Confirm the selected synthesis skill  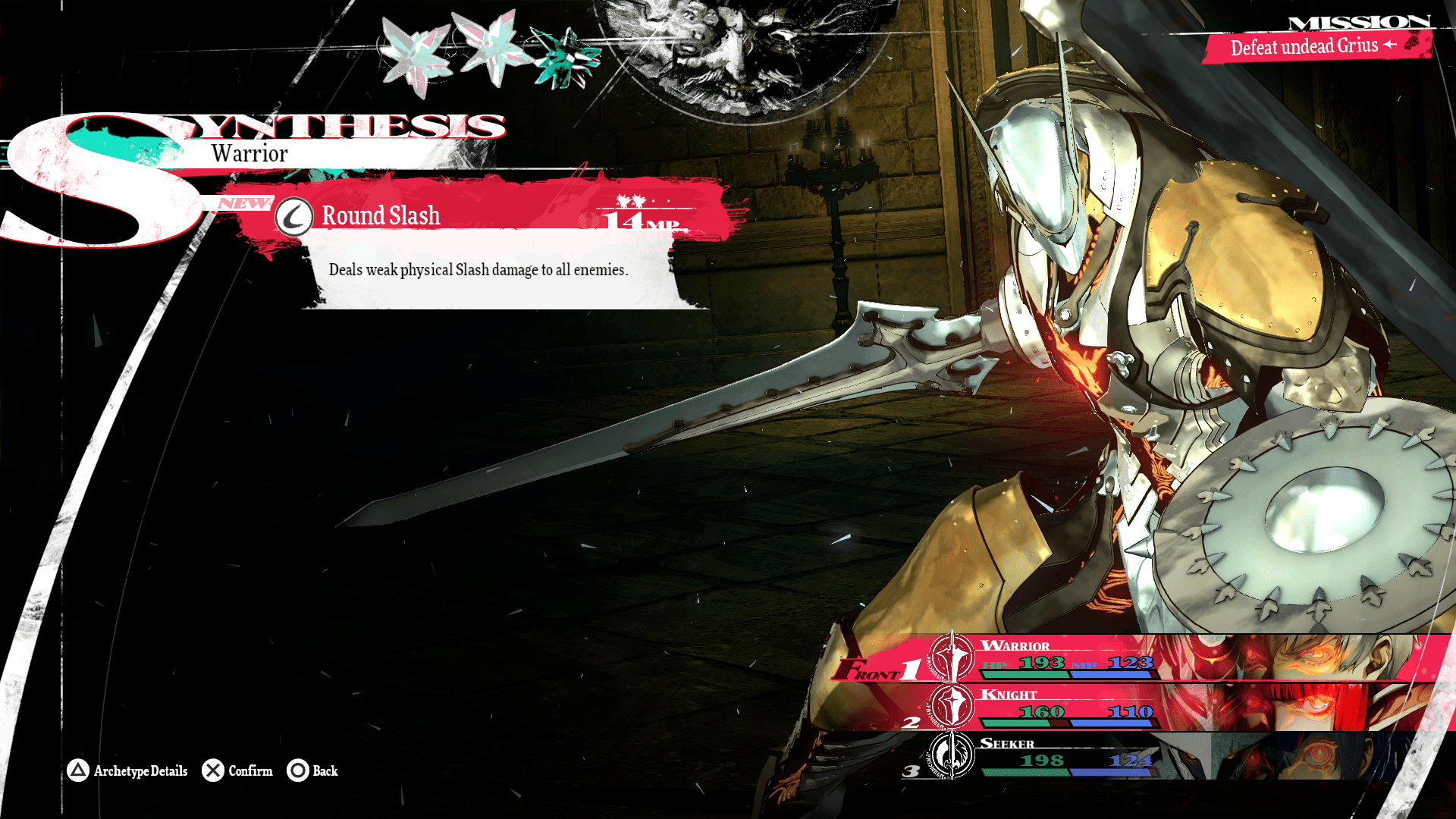click(x=237, y=770)
